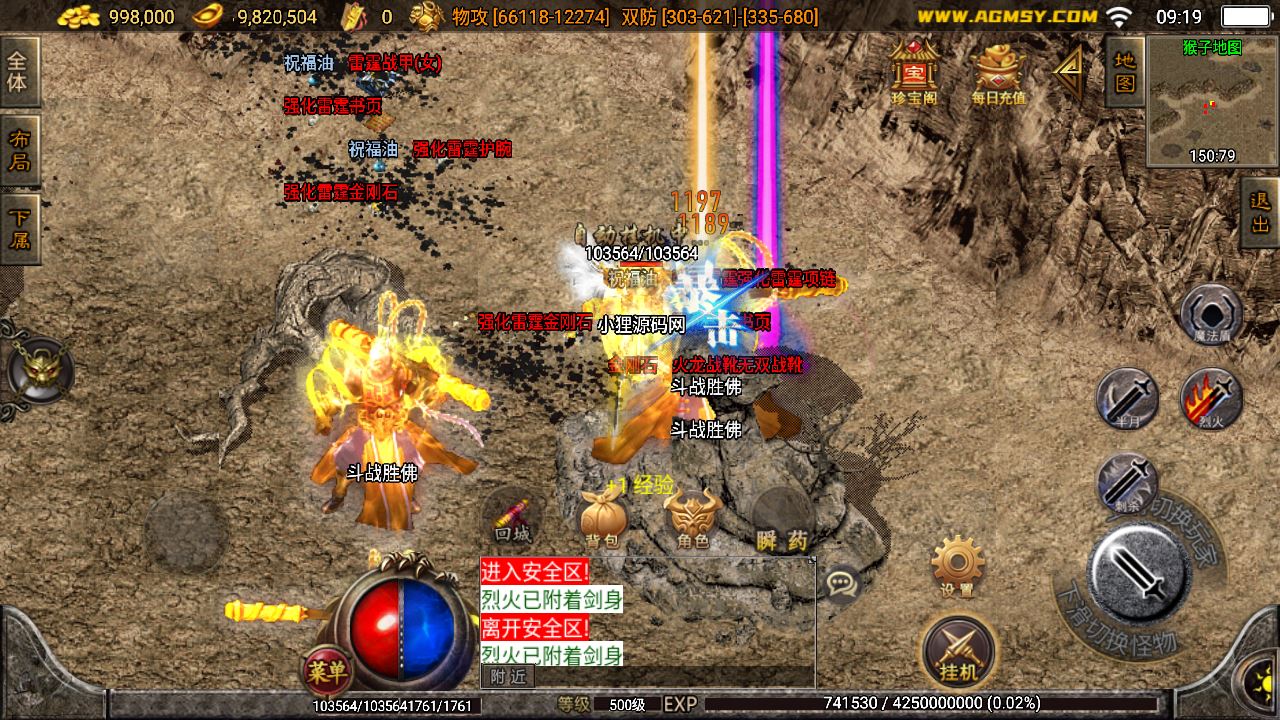Open the 每日充值 daily recharge

pos(998,72)
